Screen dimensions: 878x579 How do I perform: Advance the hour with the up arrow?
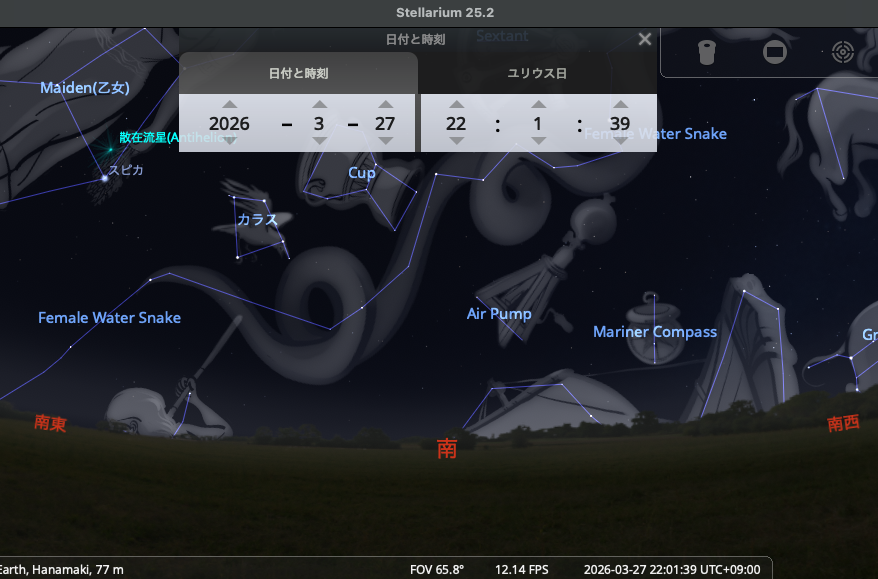coord(457,104)
